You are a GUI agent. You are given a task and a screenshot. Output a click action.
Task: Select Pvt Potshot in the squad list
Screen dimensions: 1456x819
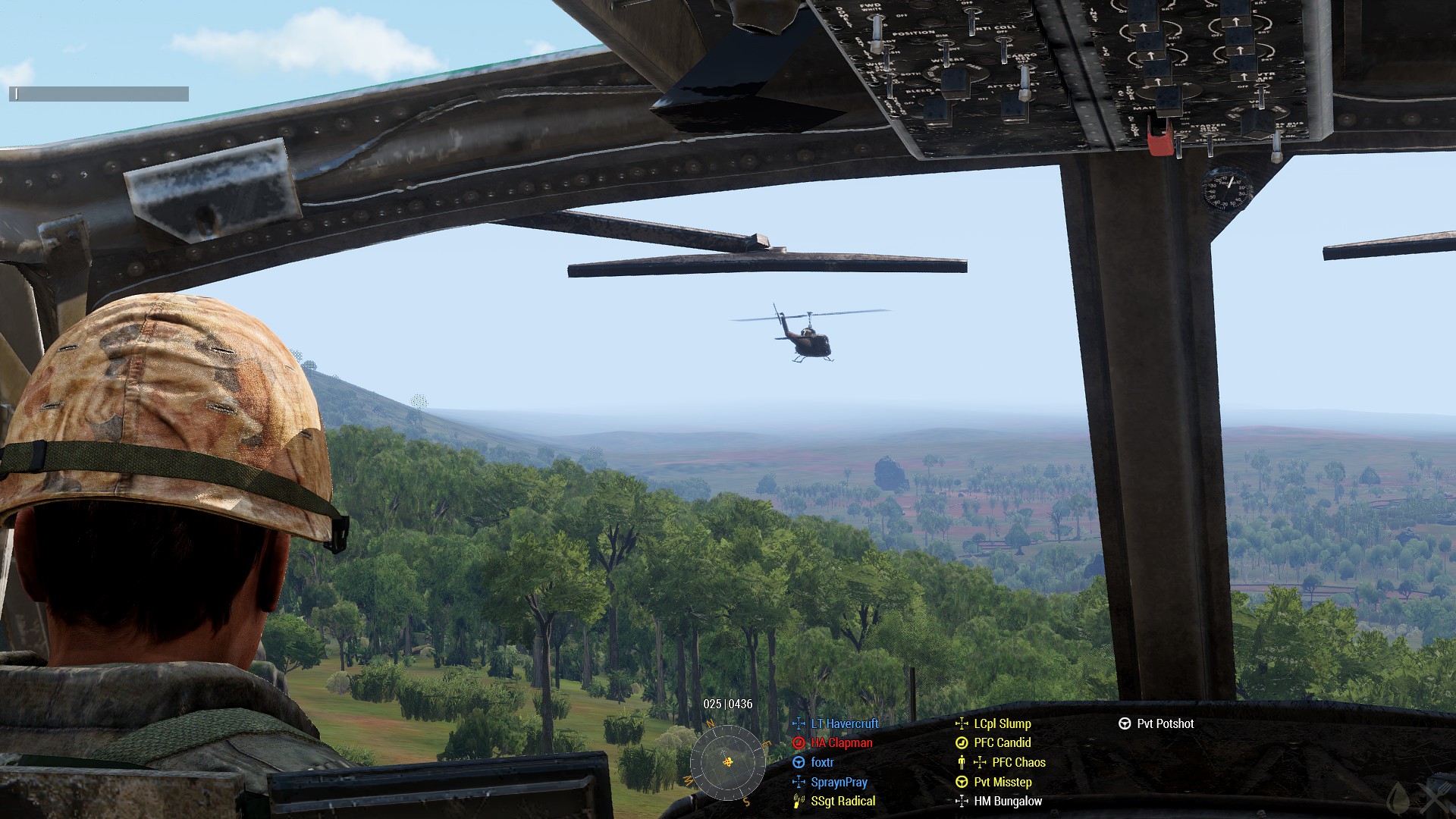[1165, 724]
